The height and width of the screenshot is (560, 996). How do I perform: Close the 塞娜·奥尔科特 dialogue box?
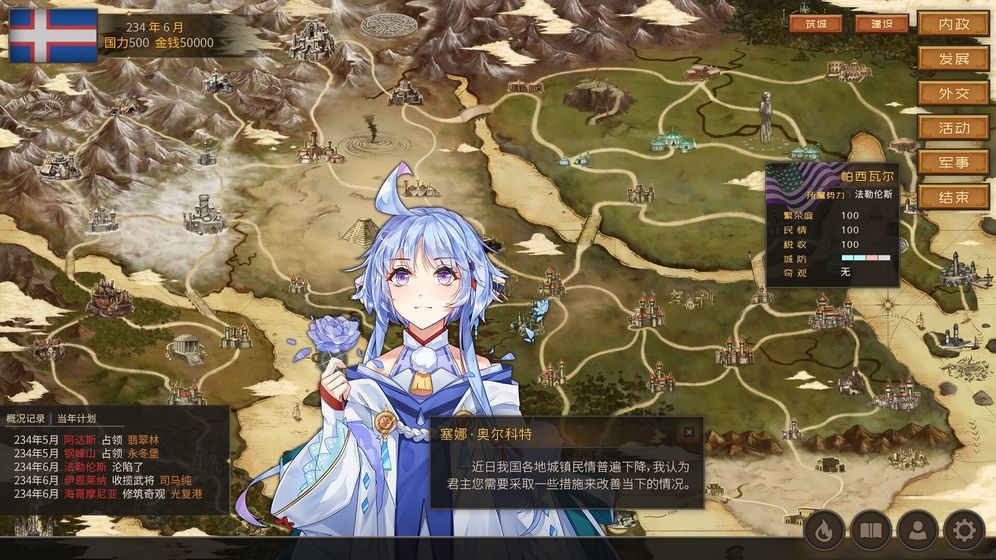point(688,432)
